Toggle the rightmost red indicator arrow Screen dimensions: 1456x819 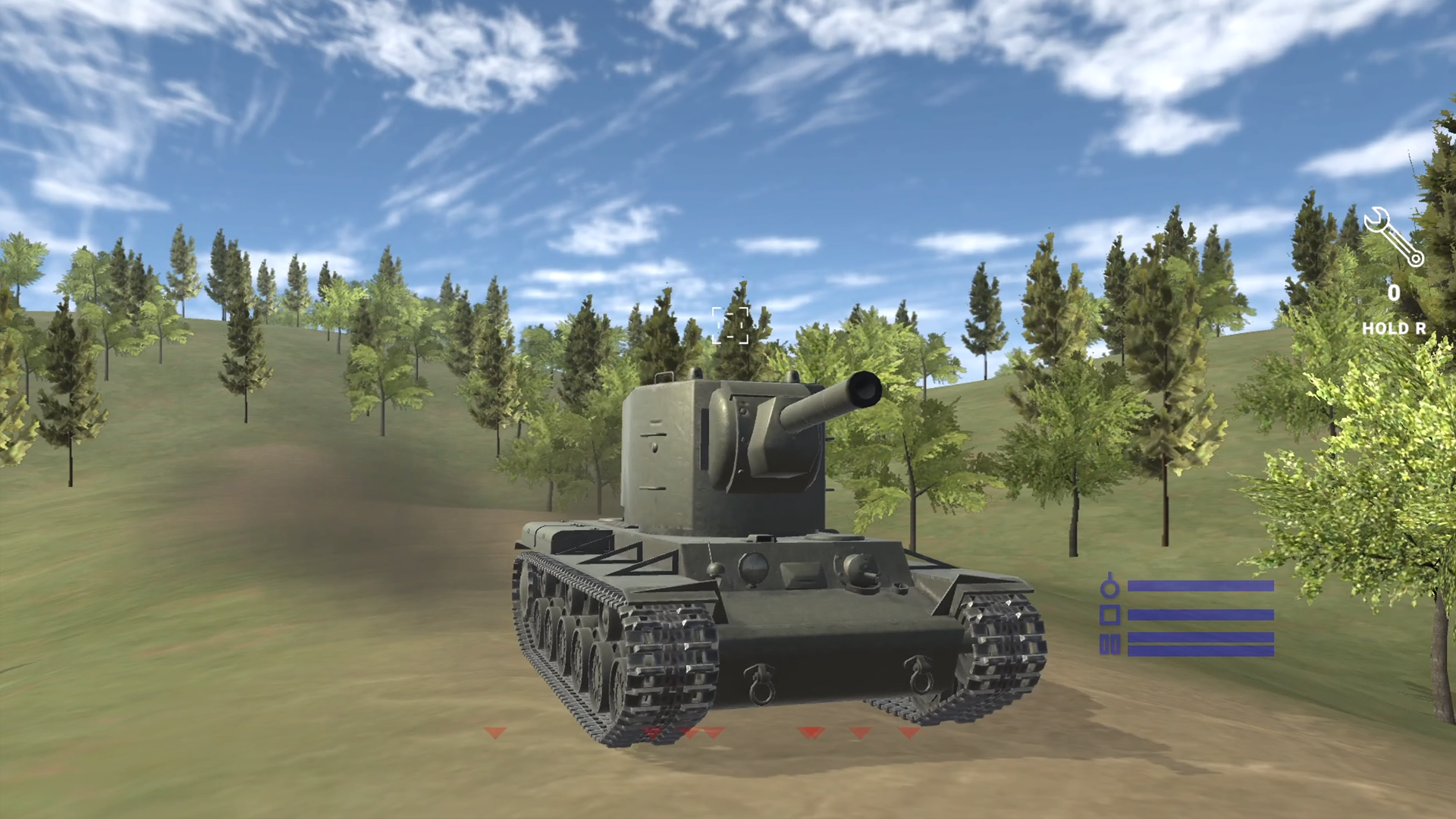[907, 734]
